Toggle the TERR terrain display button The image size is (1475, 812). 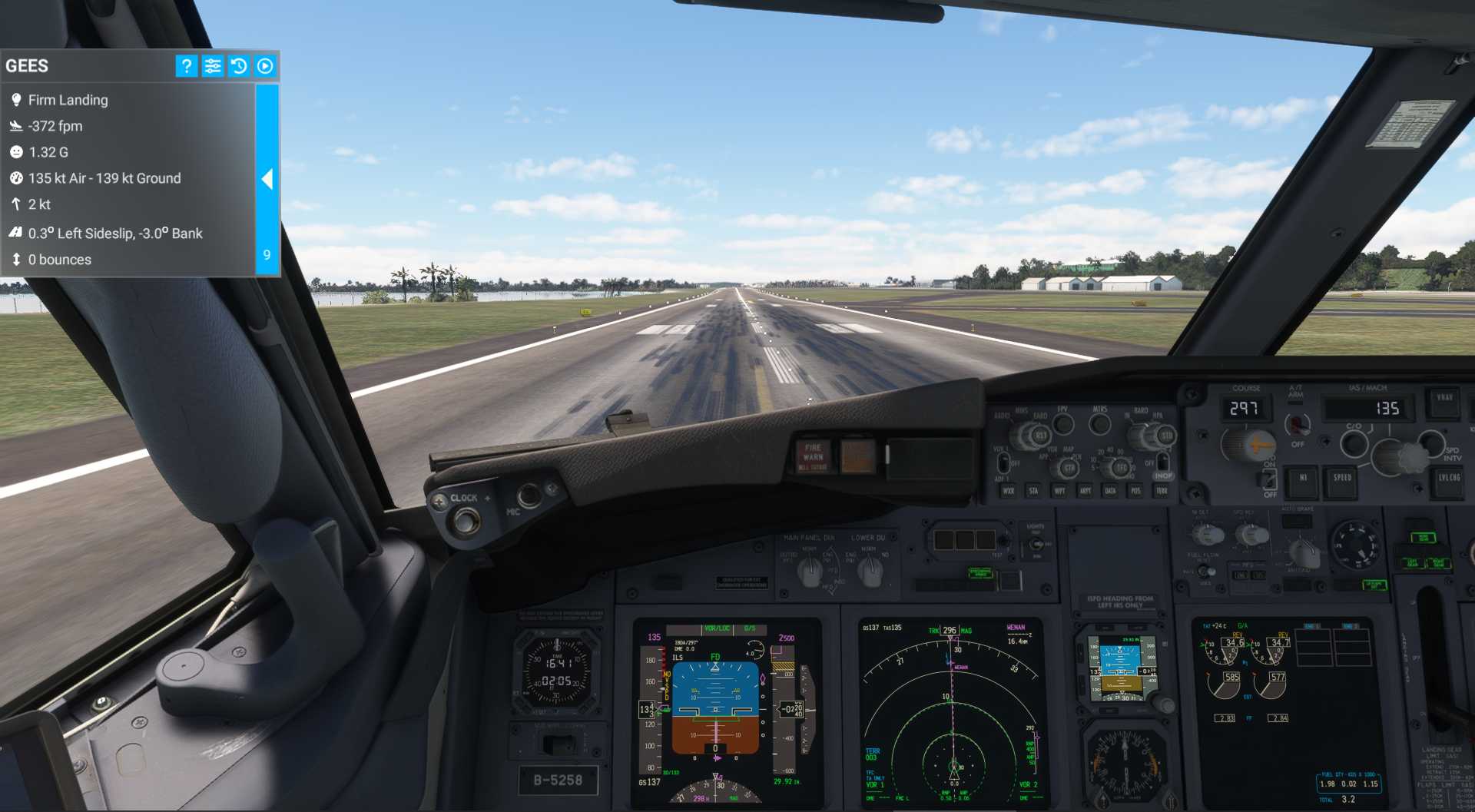tap(1162, 491)
